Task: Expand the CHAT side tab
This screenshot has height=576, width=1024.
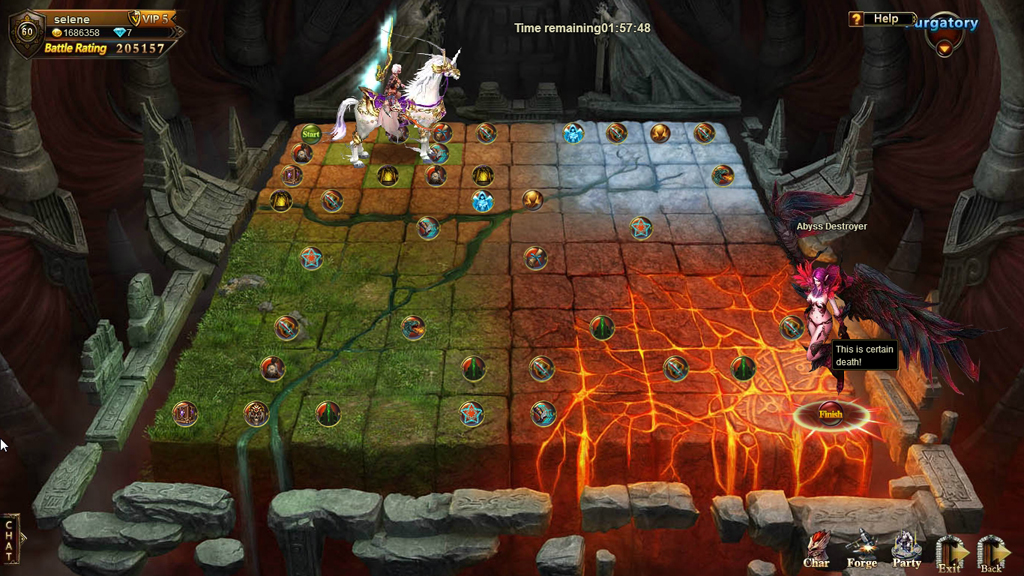Action: 11,538
